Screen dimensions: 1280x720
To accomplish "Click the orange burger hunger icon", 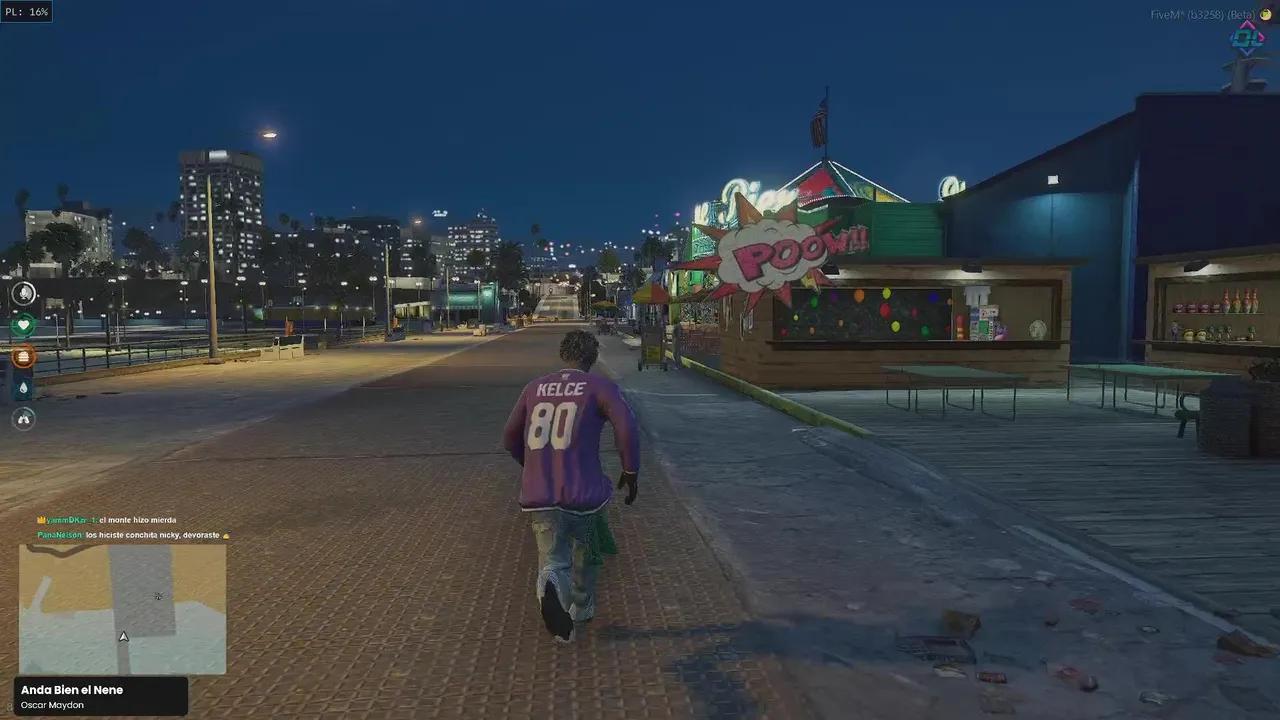I will (23, 356).
